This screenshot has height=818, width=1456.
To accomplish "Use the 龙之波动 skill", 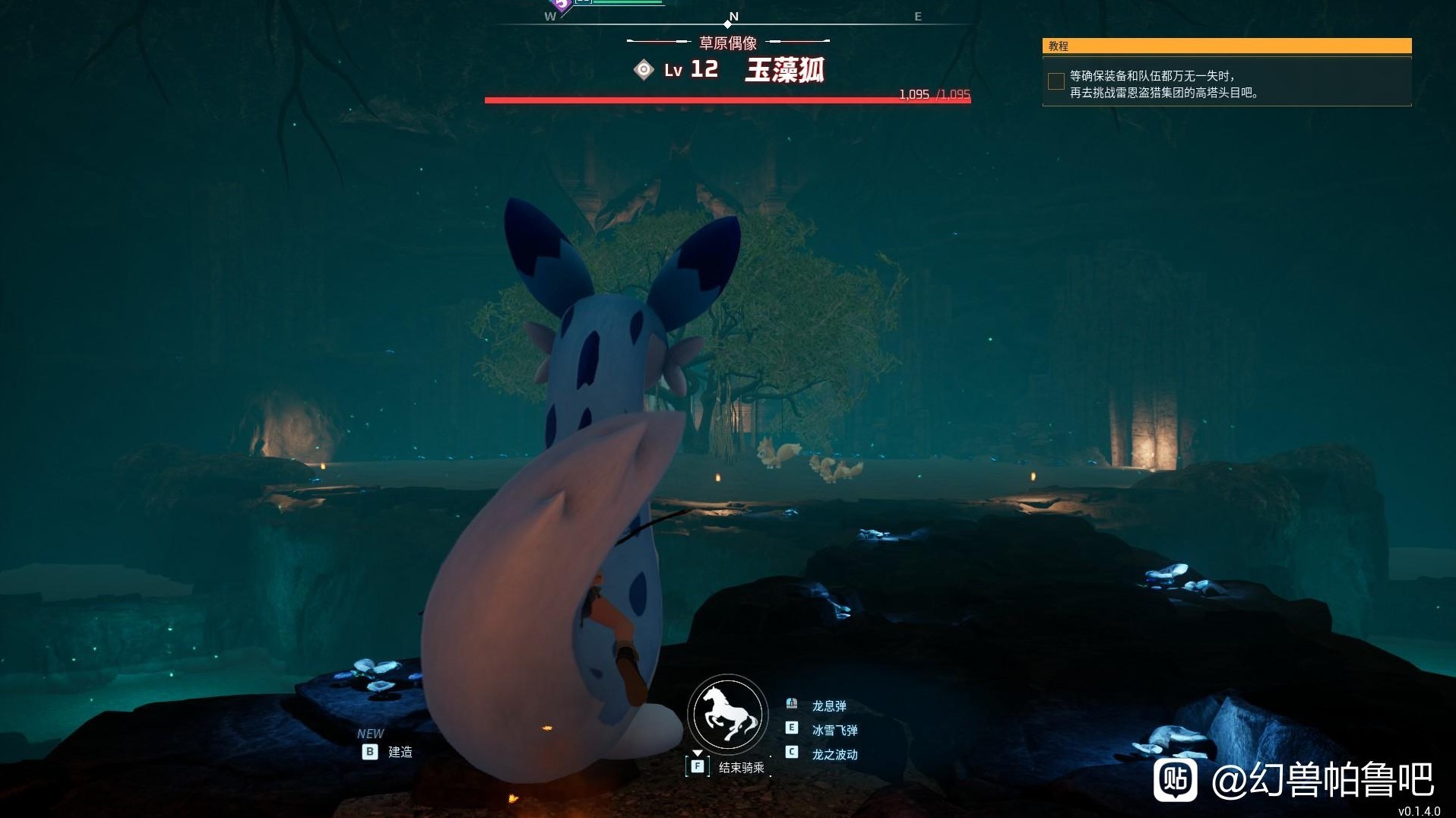I will point(834,755).
